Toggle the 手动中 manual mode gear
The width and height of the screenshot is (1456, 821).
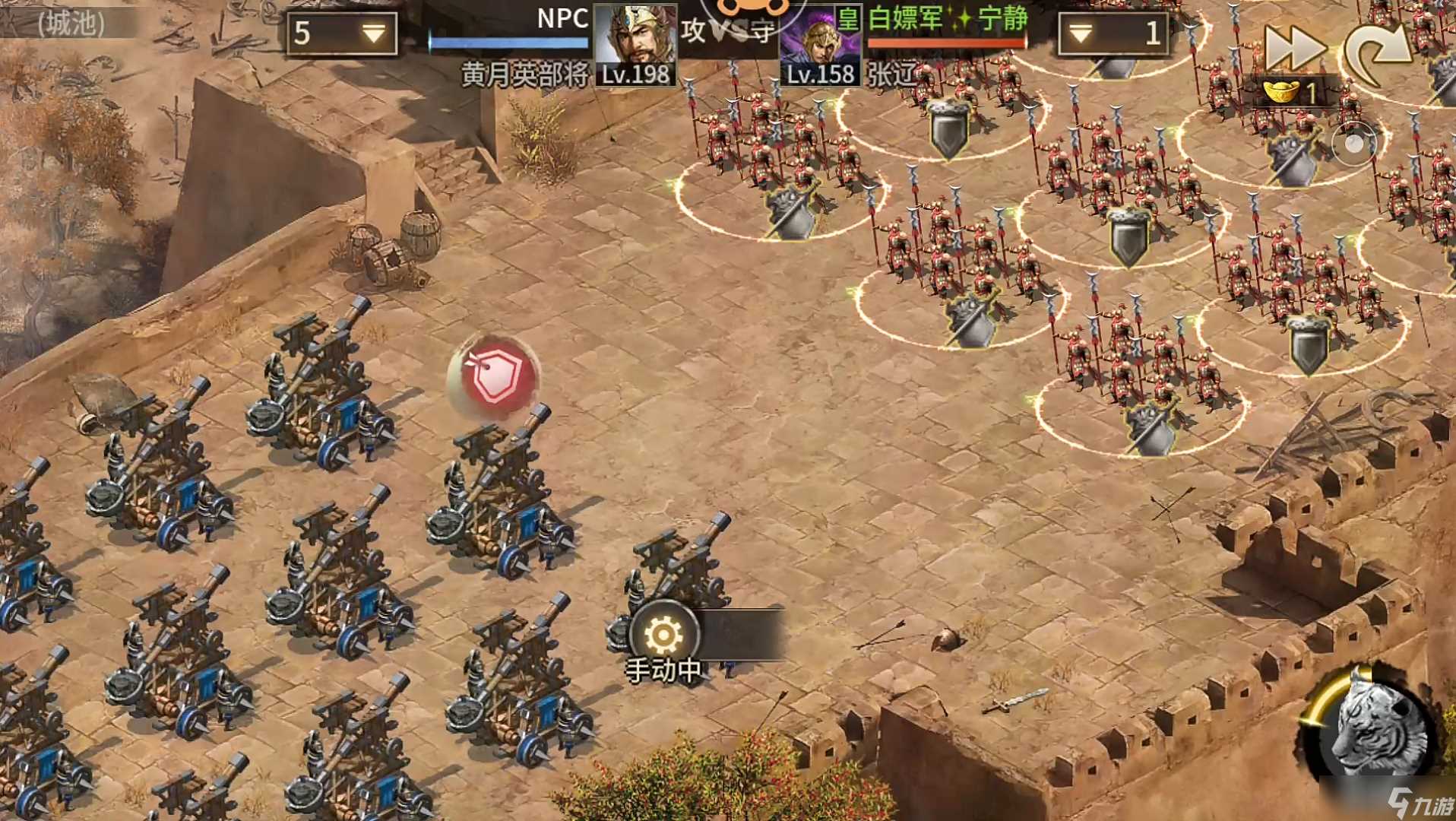(663, 633)
